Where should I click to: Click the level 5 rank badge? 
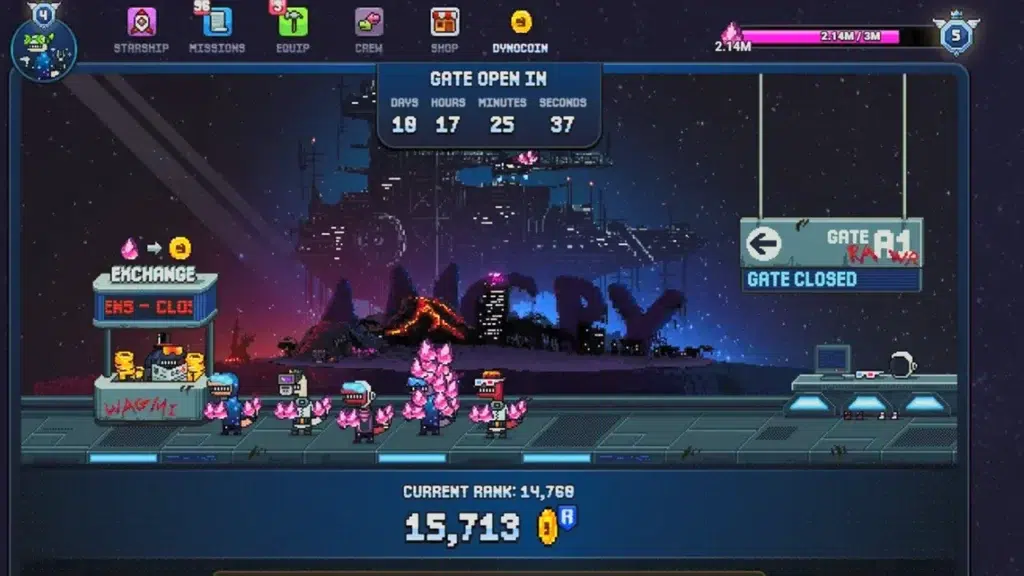tap(955, 36)
